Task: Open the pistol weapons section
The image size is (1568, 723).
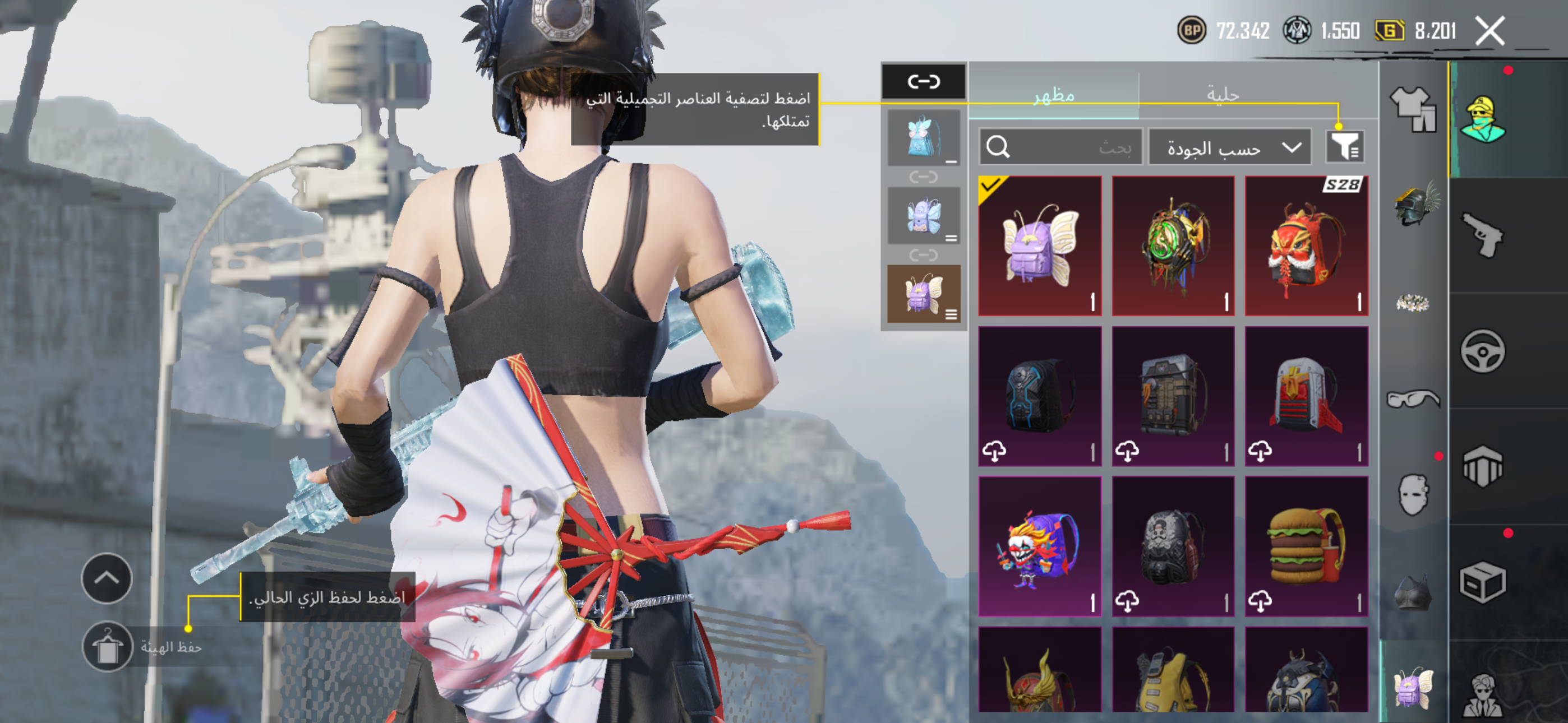Action: (x=1482, y=235)
